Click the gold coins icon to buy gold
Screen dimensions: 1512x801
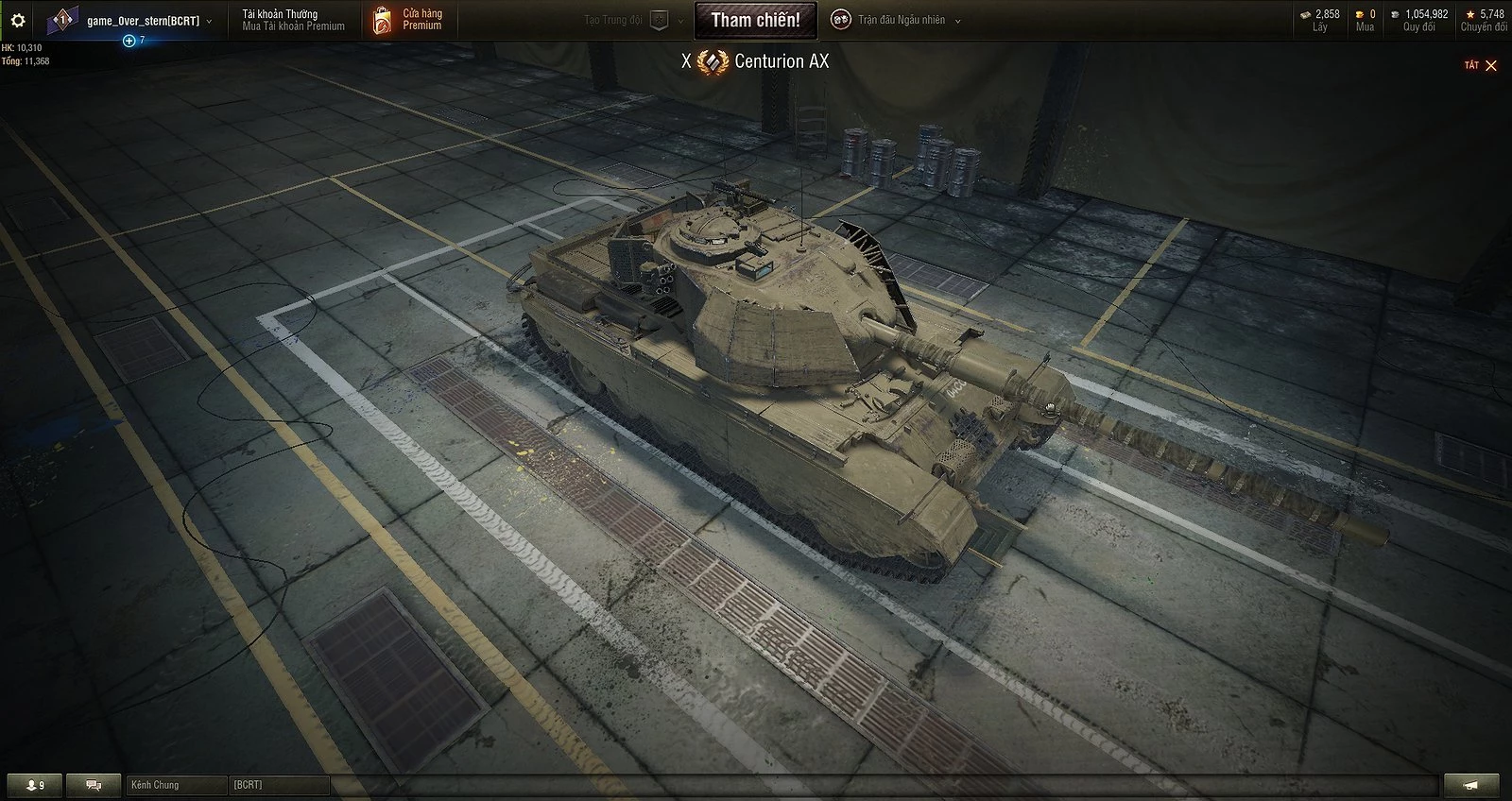pos(1359,14)
